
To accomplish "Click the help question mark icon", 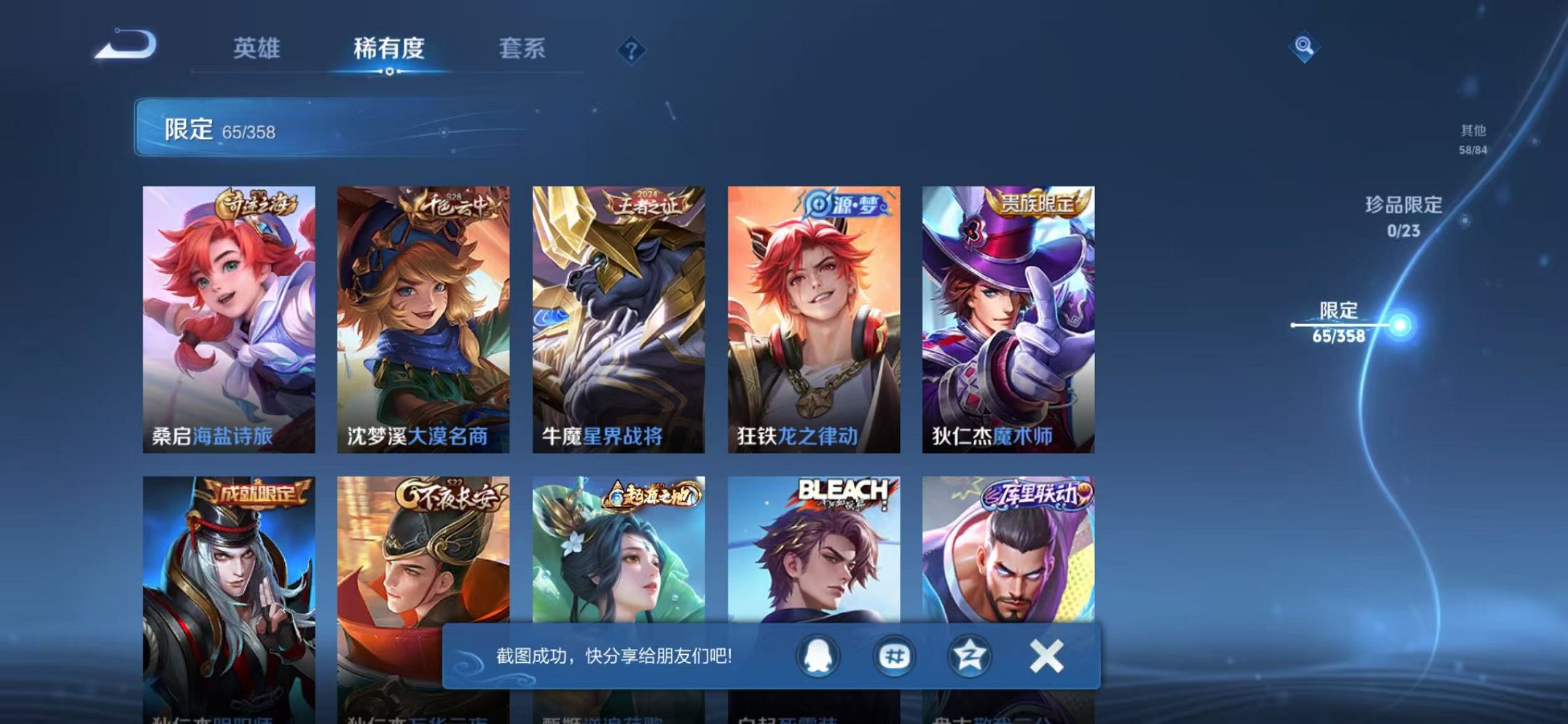I will (x=632, y=50).
